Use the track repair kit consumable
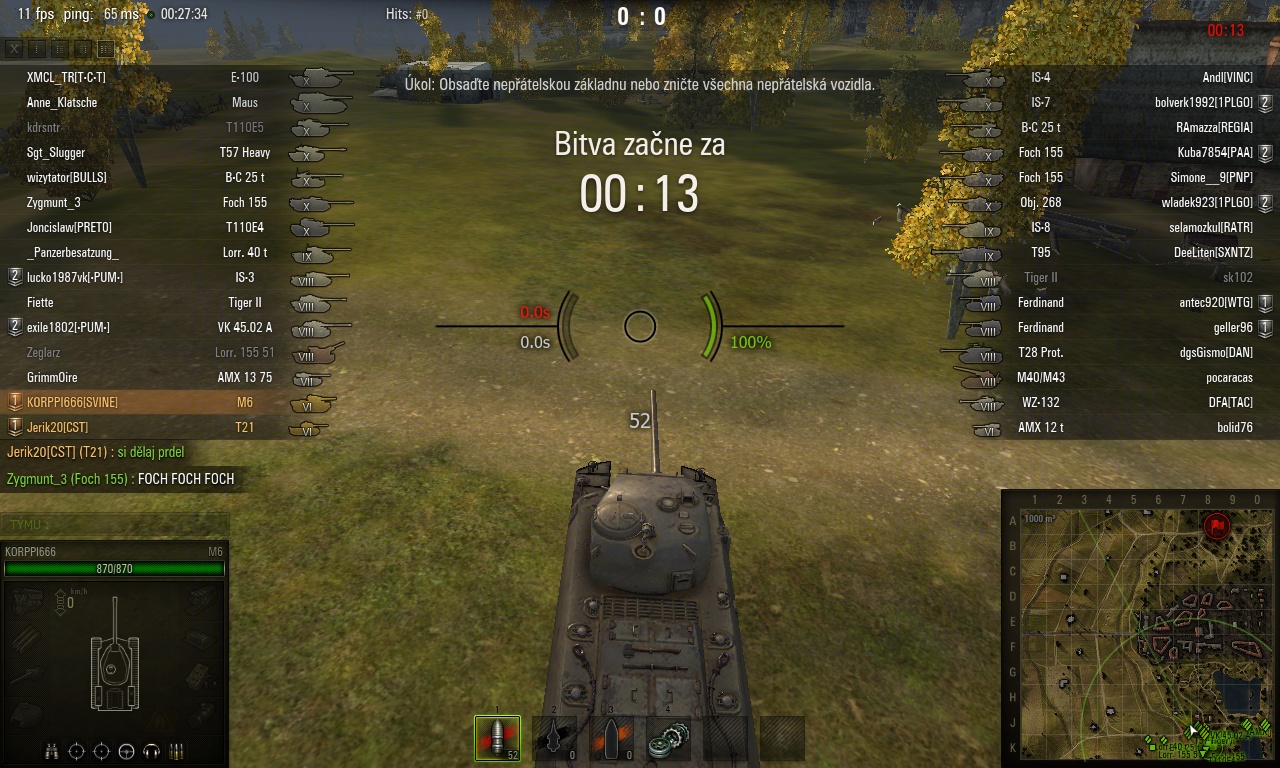This screenshot has width=1280, height=768. (x=668, y=739)
